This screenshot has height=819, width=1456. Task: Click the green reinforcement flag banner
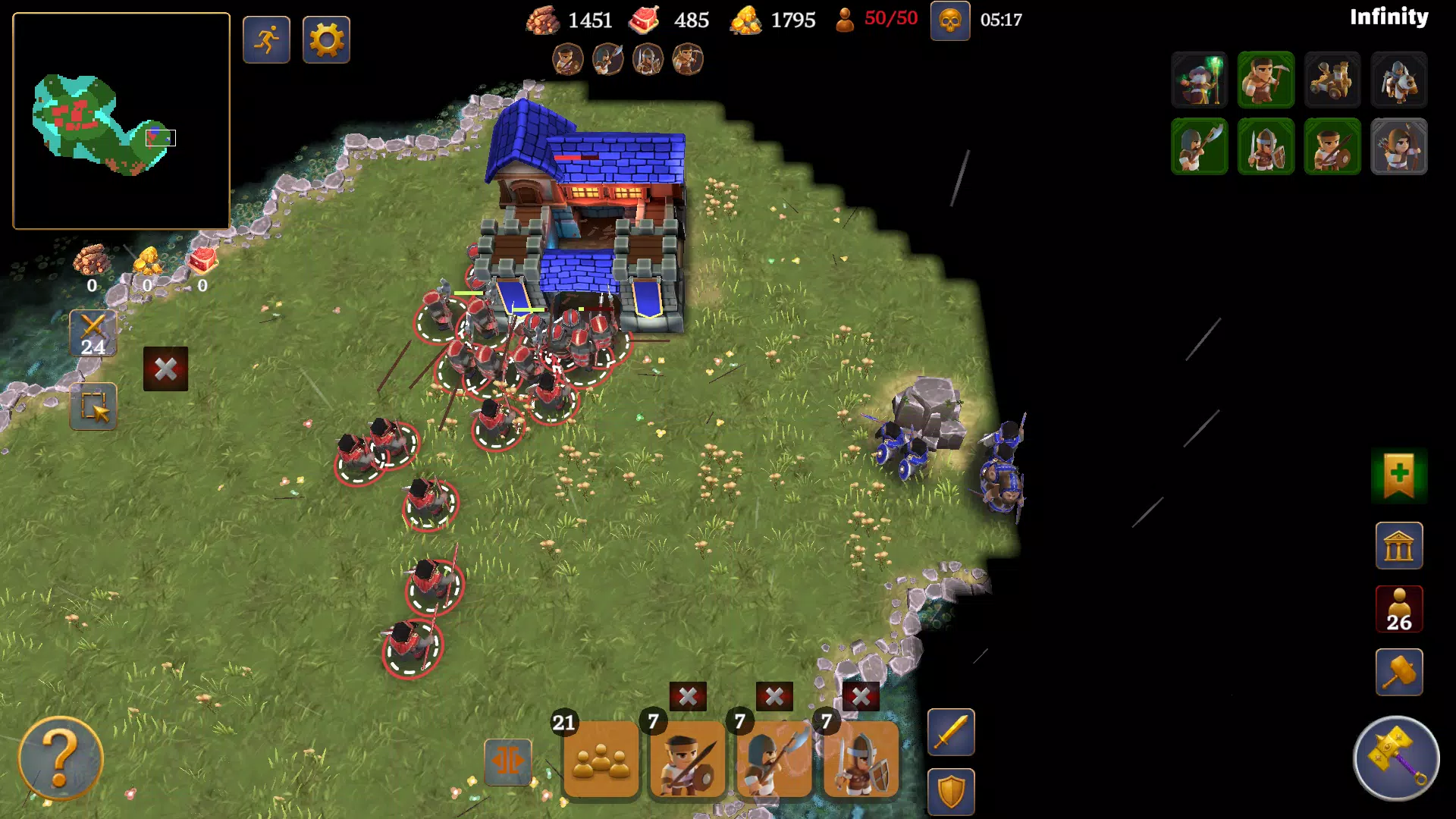(1399, 478)
